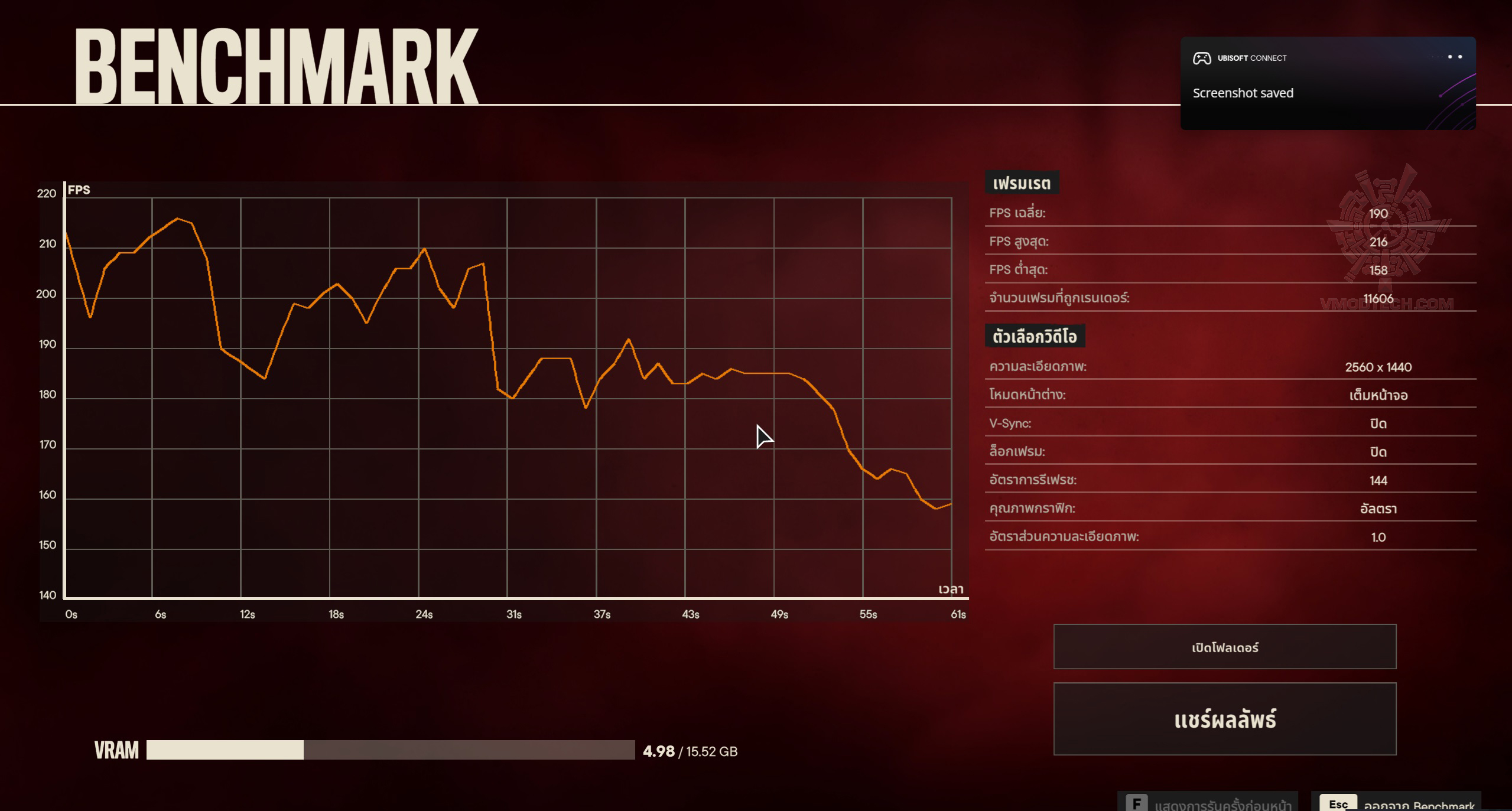The image size is (1512, 811).
Task: Share results using the แชร์ผลลัพธ์ button
Action: pos(1224,719)
